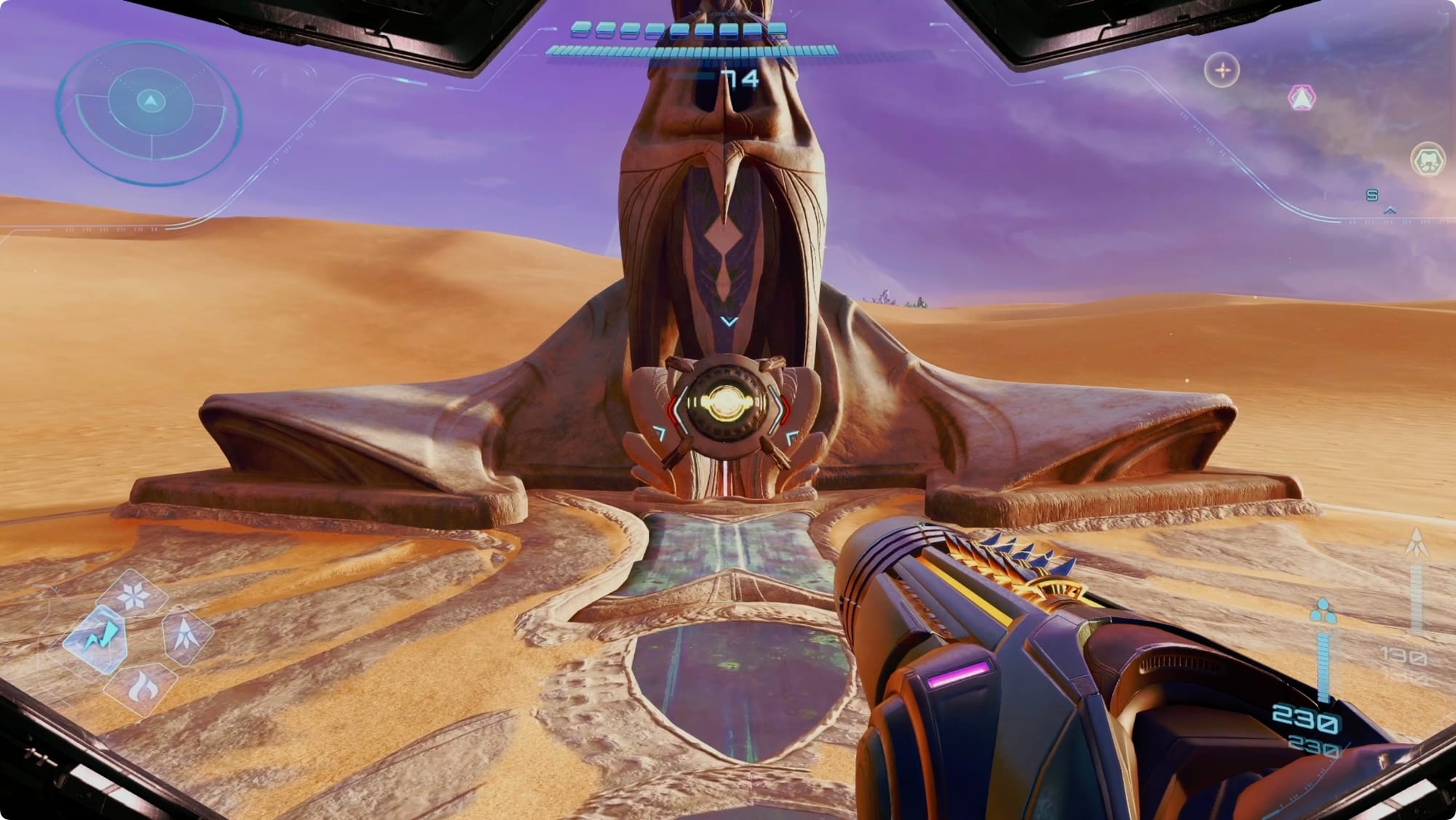The image size is (1456, 820).
Task: Switch to the flame fire shot icon
Action: 140,685
